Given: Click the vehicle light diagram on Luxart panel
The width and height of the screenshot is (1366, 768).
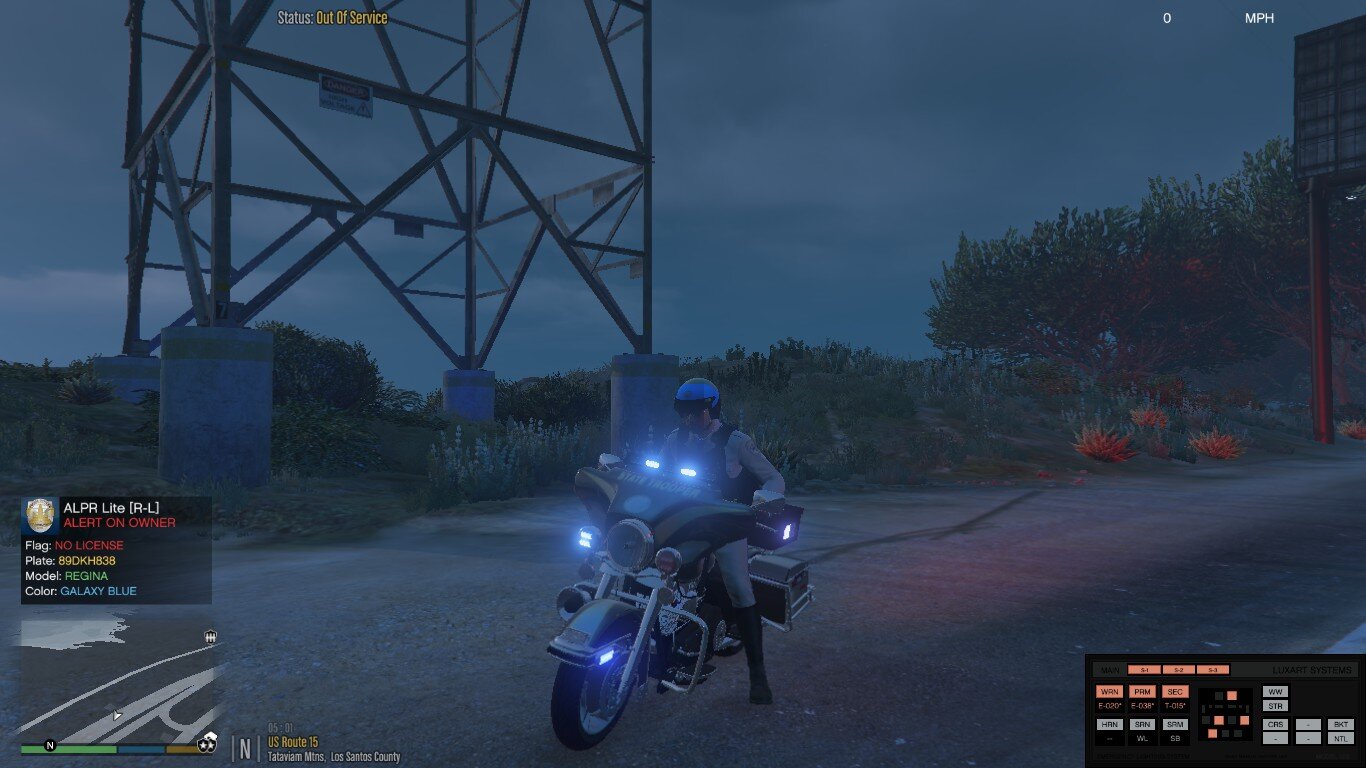Looking at the screenshot, I should tap(1225, 716).
